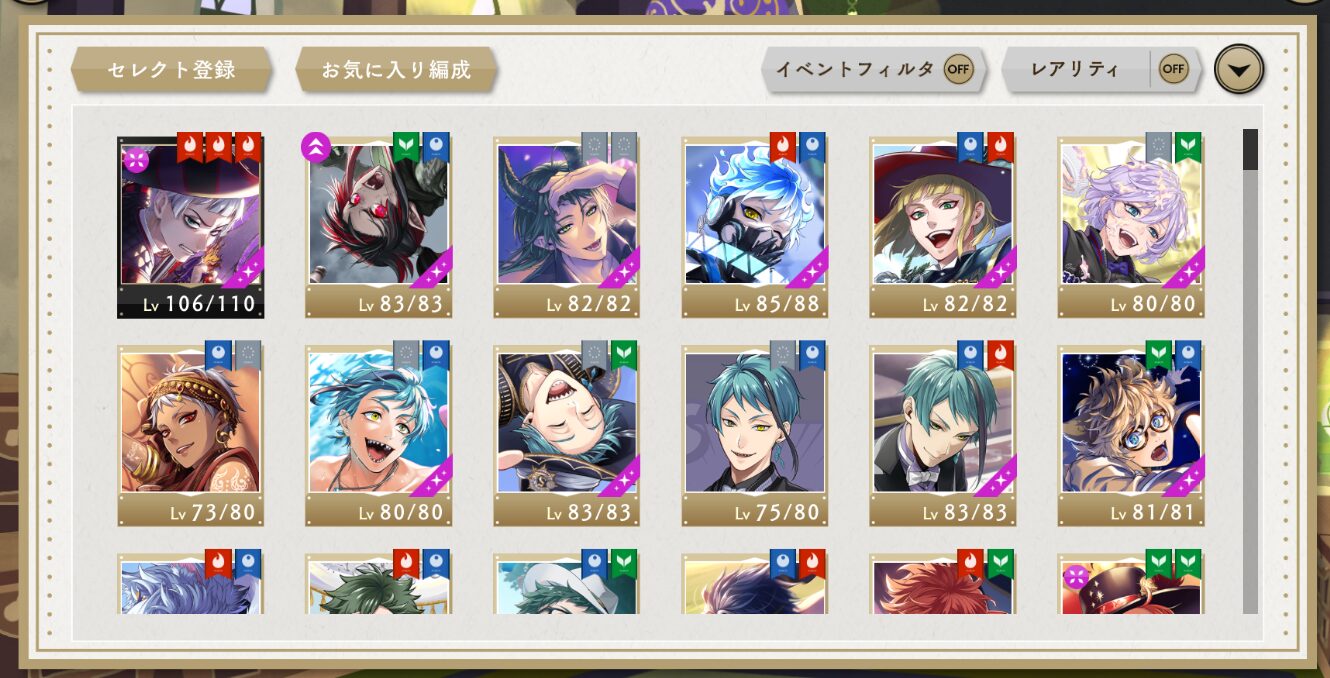
Task: Select the Lv 80/80 teal-haired beach card
Action: [378, 434]
